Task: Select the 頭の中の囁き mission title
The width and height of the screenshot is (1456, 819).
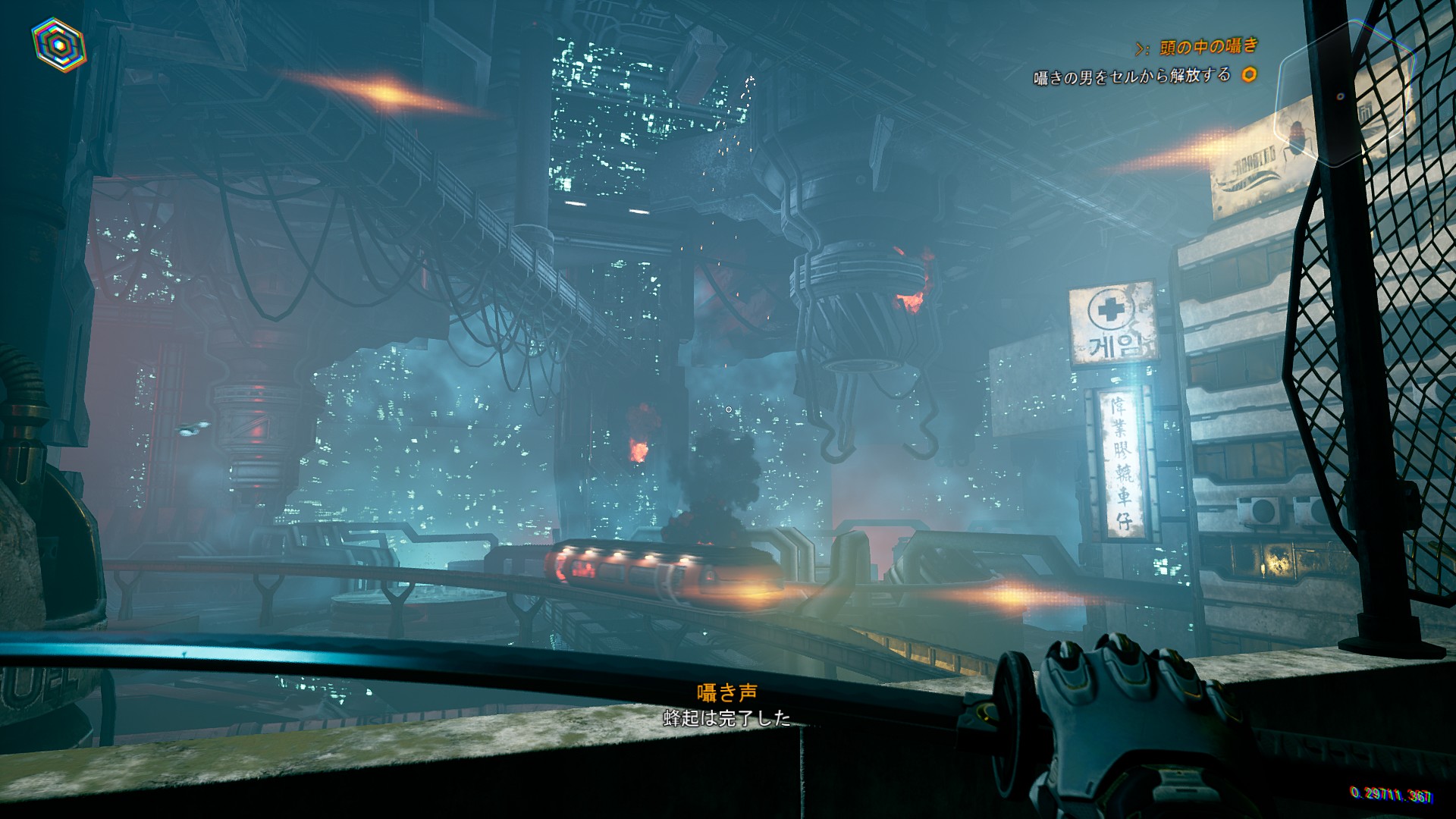Action: click(x=1207, y=47)
